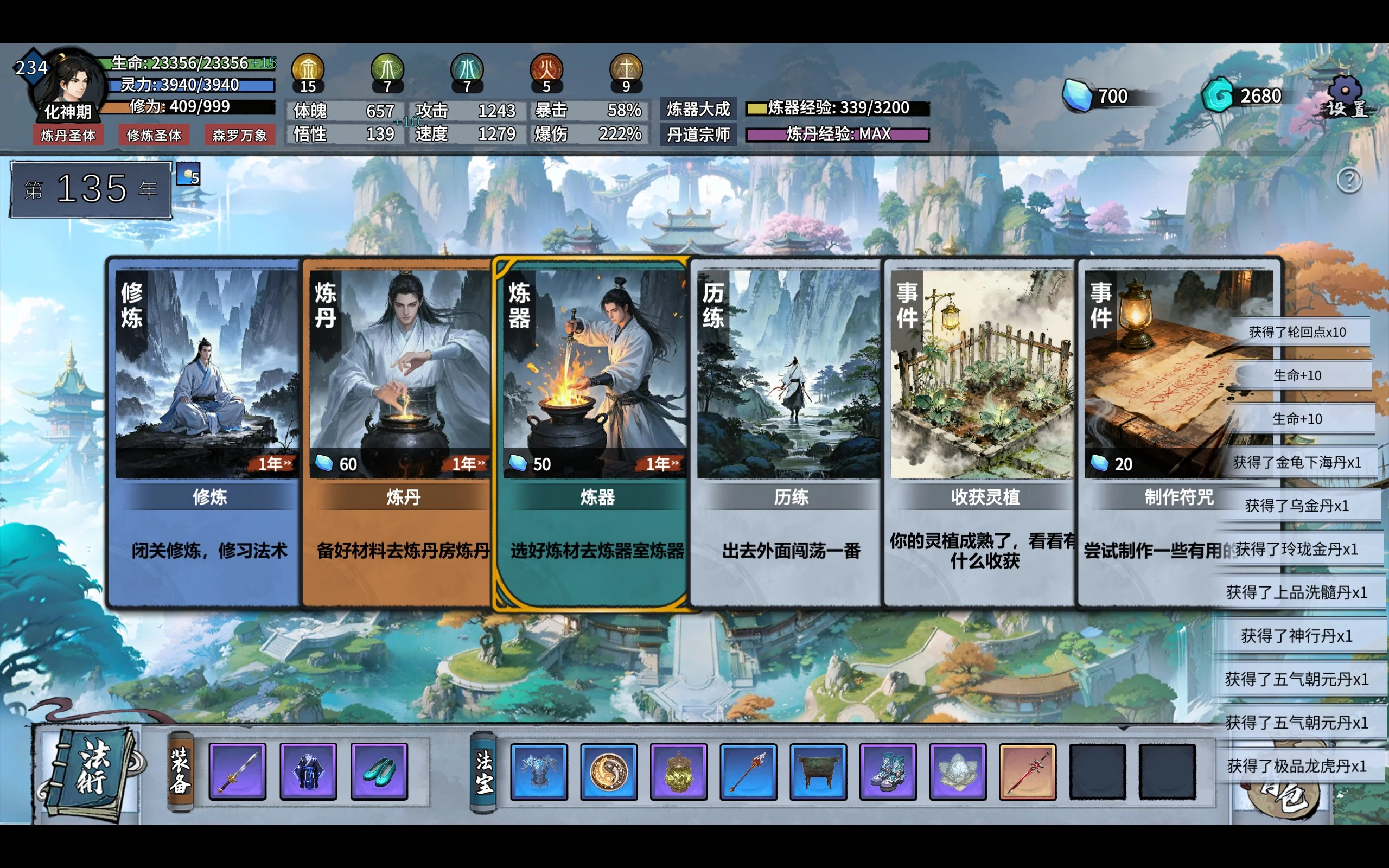Click the 炼丹圣体 title badge
1389x868 pixels.
pyautogui.click(x=68, y=136)
